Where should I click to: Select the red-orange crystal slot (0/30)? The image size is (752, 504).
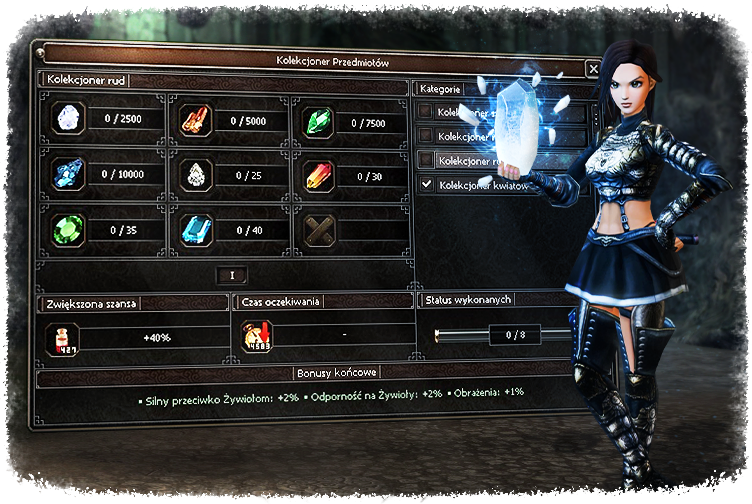[x=320, y=175]
